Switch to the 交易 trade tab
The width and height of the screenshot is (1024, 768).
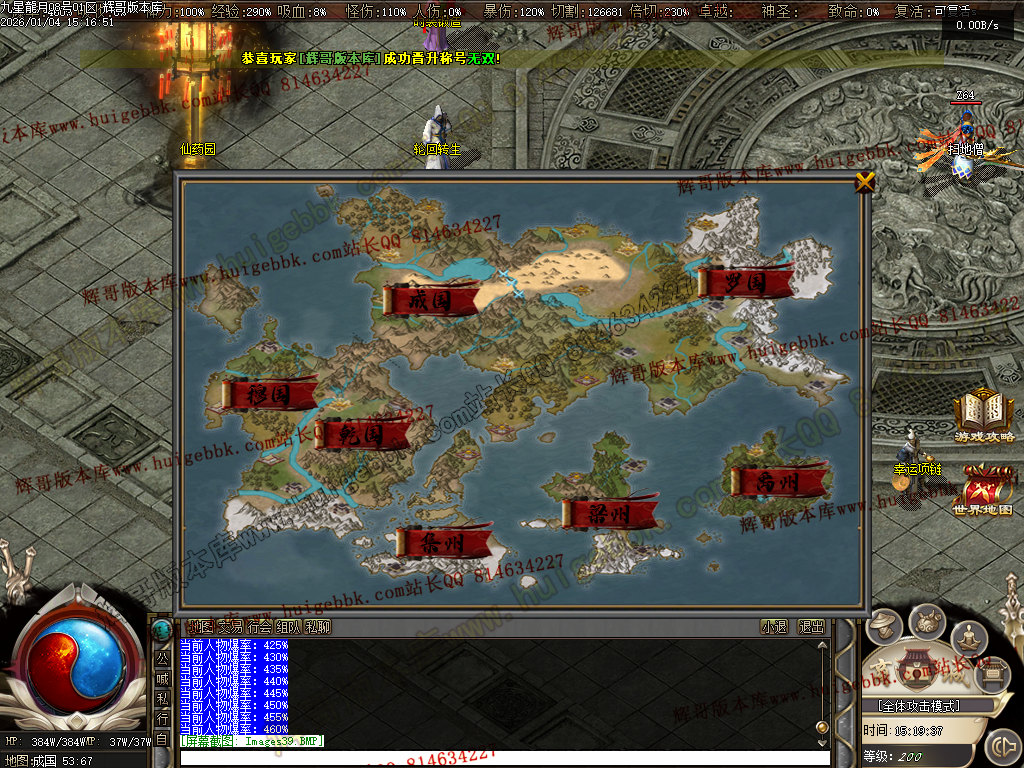(x=230, y=627)
